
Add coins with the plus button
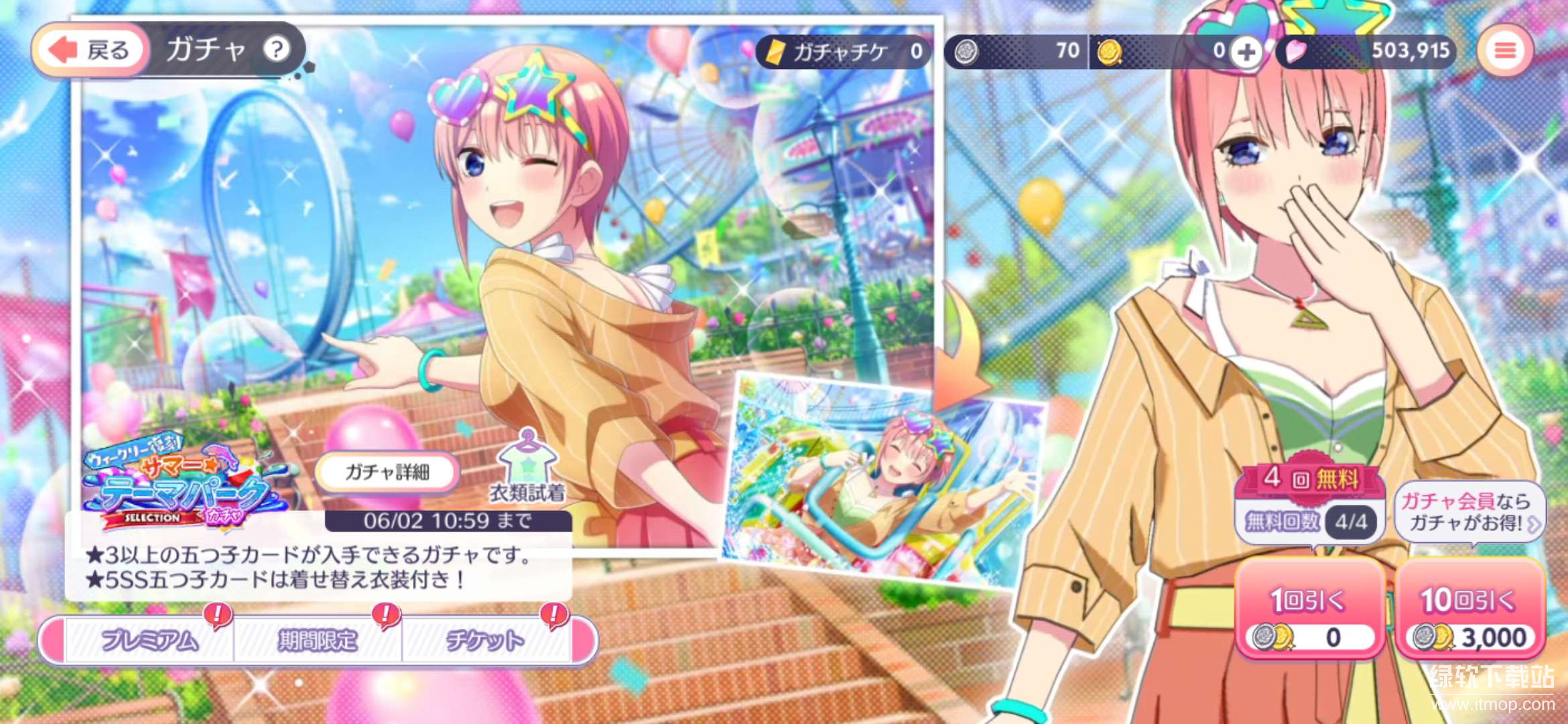1246,52
